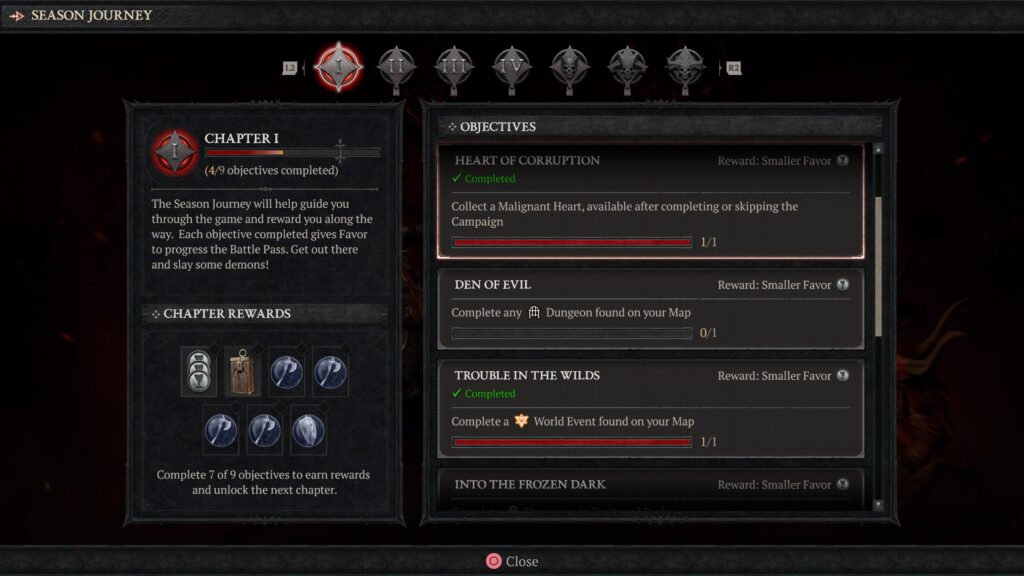Screen dimensions: 1024x576
Task: Inspect the brown wooden cache reward
Action: point(240,370)
